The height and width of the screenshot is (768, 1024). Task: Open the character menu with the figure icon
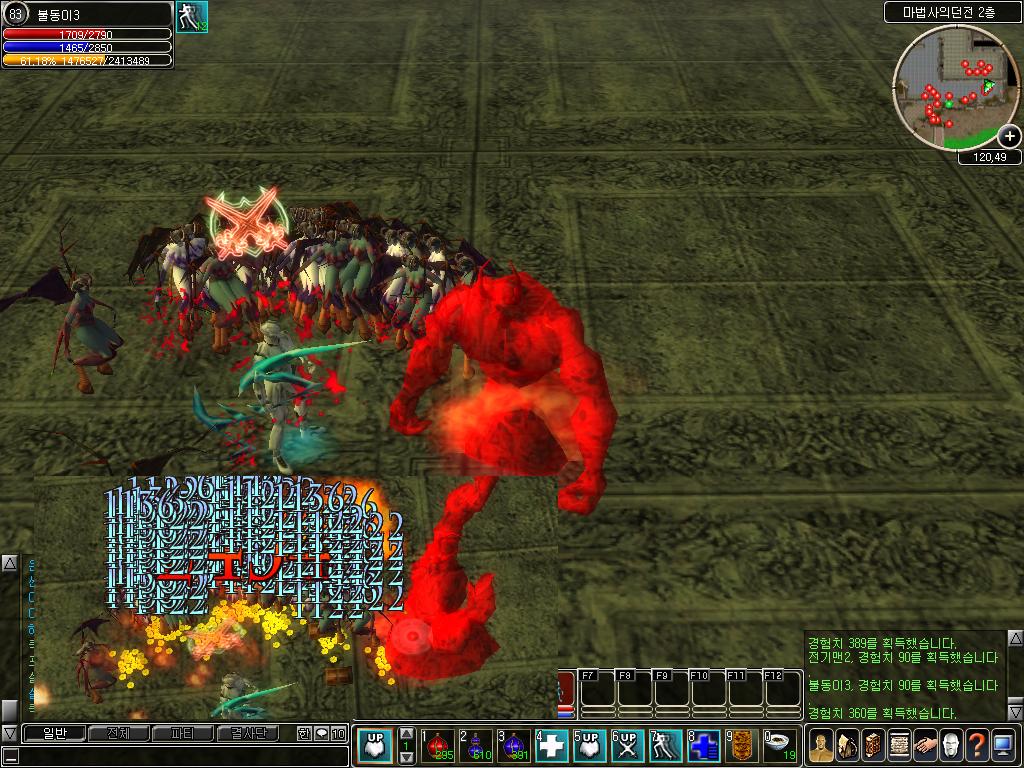click(x=820, y=744)
